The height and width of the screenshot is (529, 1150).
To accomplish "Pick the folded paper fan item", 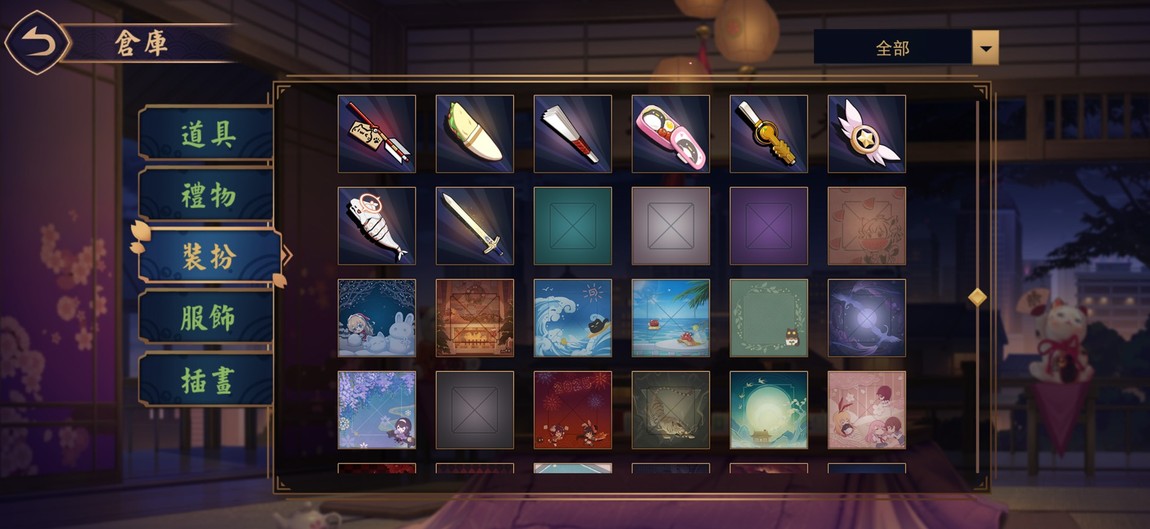I will point(573,134).
